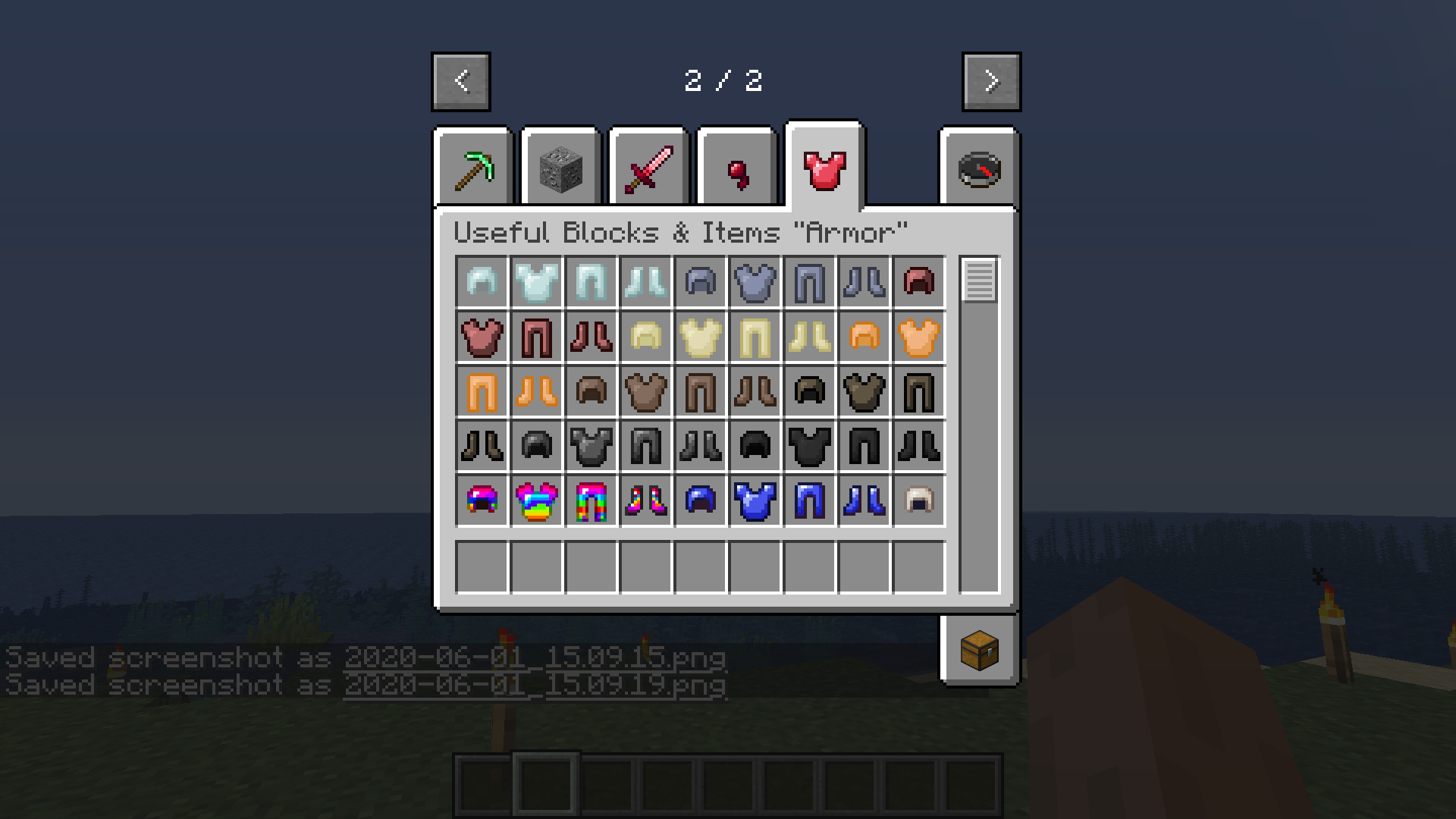Grab the orange leggings from the grid
The height and width of the screenshot is (819, 1456).
482,391
